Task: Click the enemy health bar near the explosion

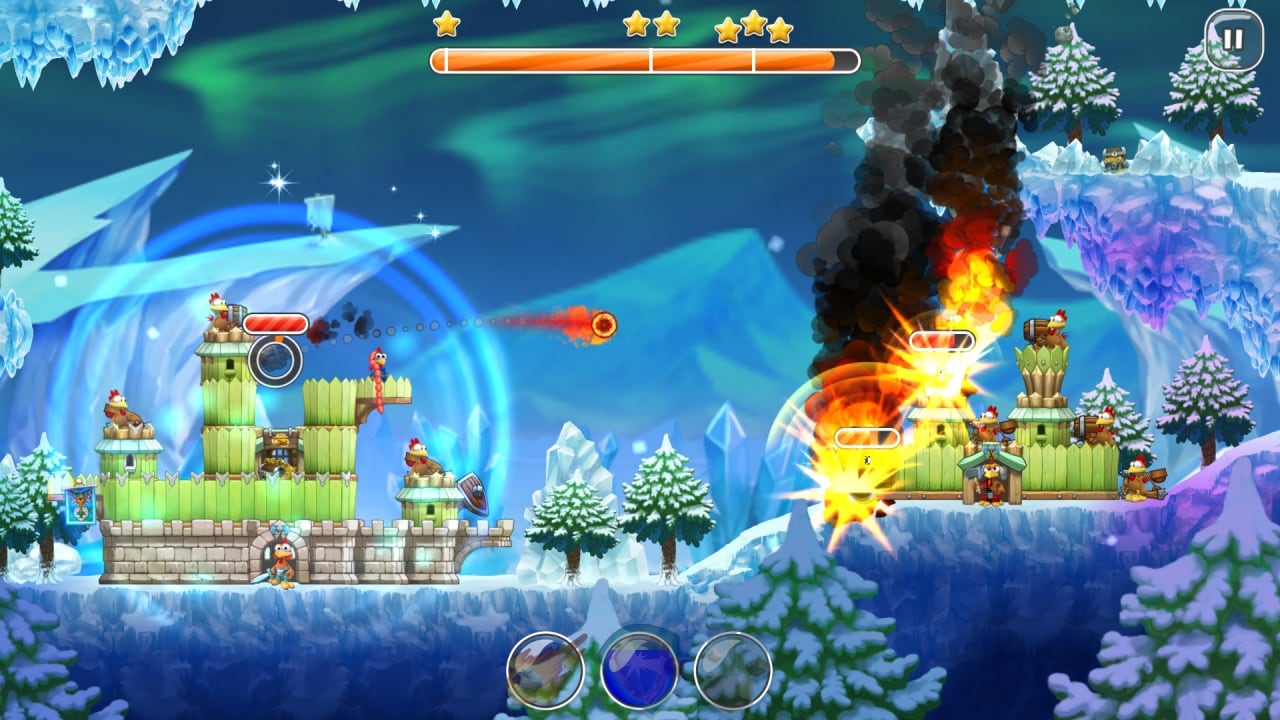Action: [866, 436]
